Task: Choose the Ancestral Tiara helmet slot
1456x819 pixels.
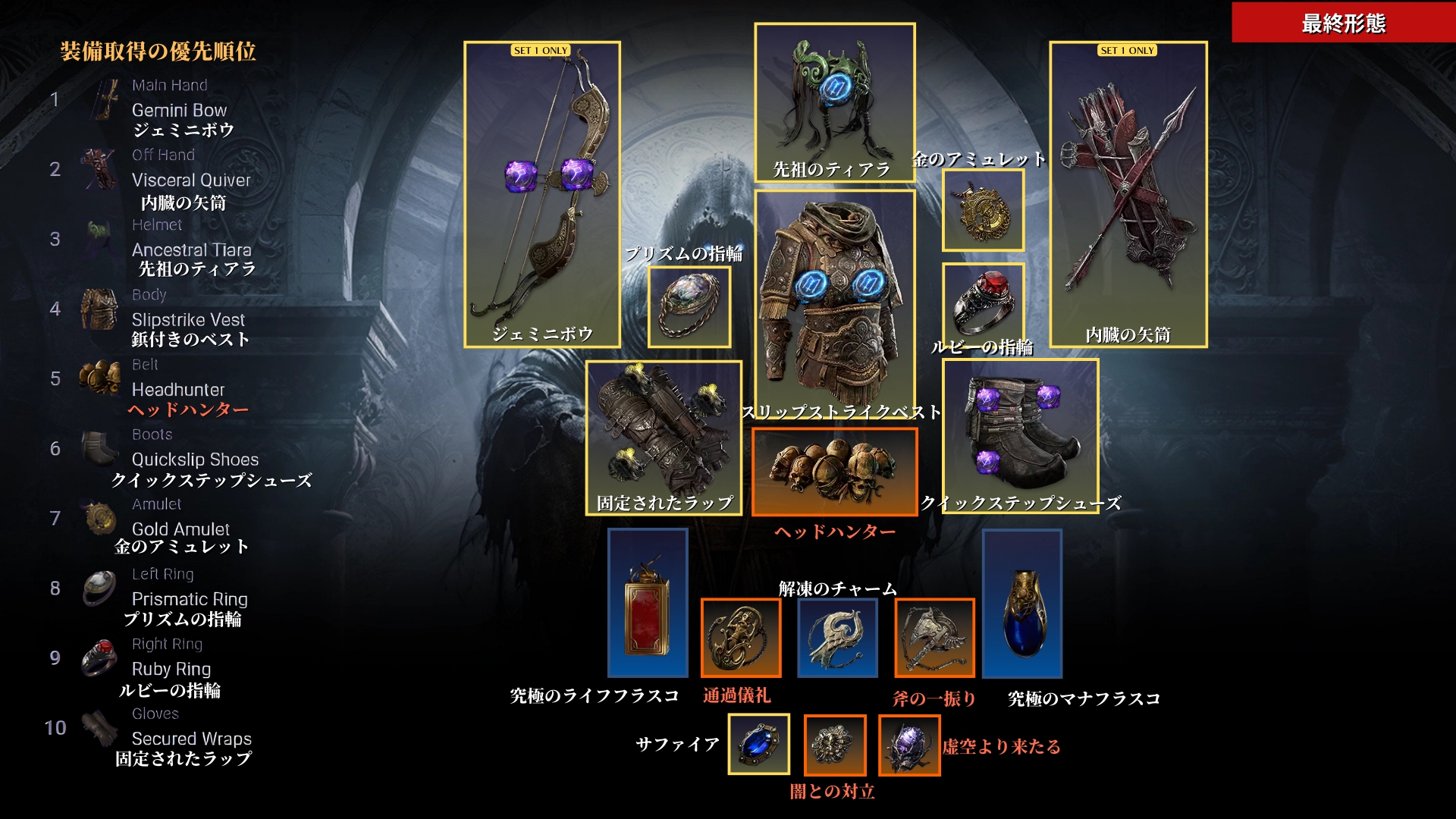Action: pyautogui.click(x=834, y=102)
